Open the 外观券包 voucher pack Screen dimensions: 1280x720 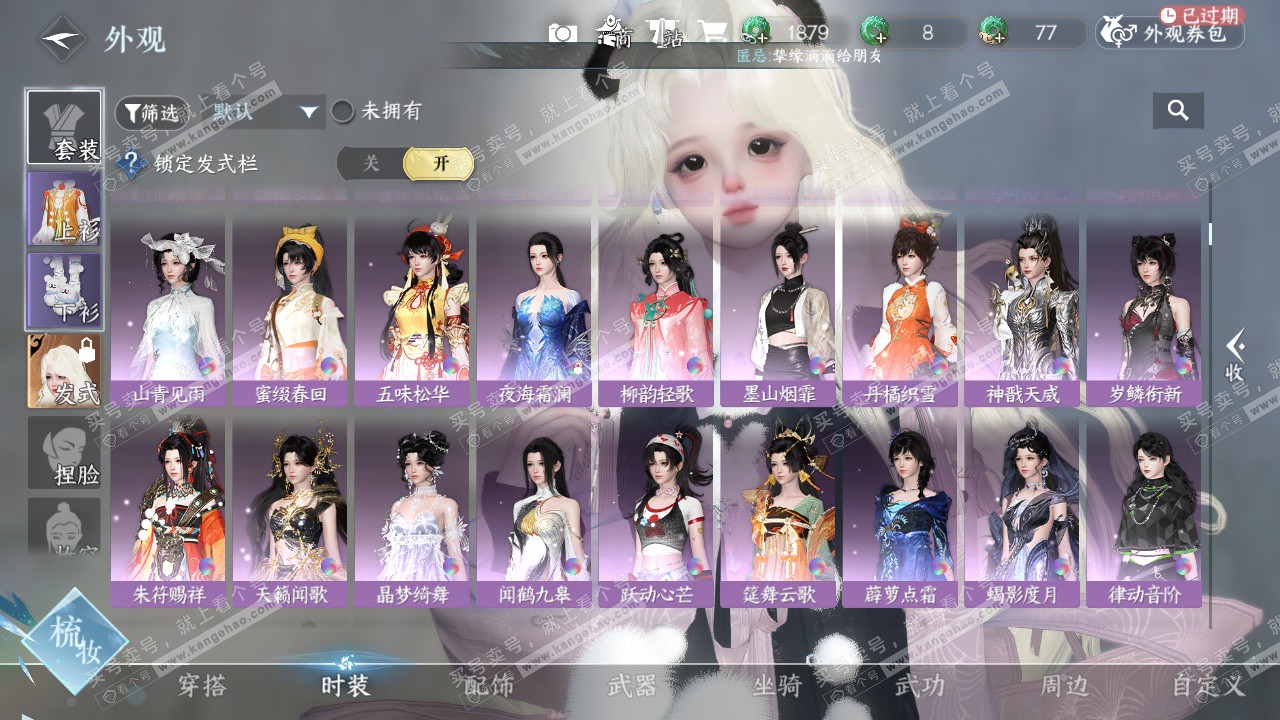(1171, 33)
